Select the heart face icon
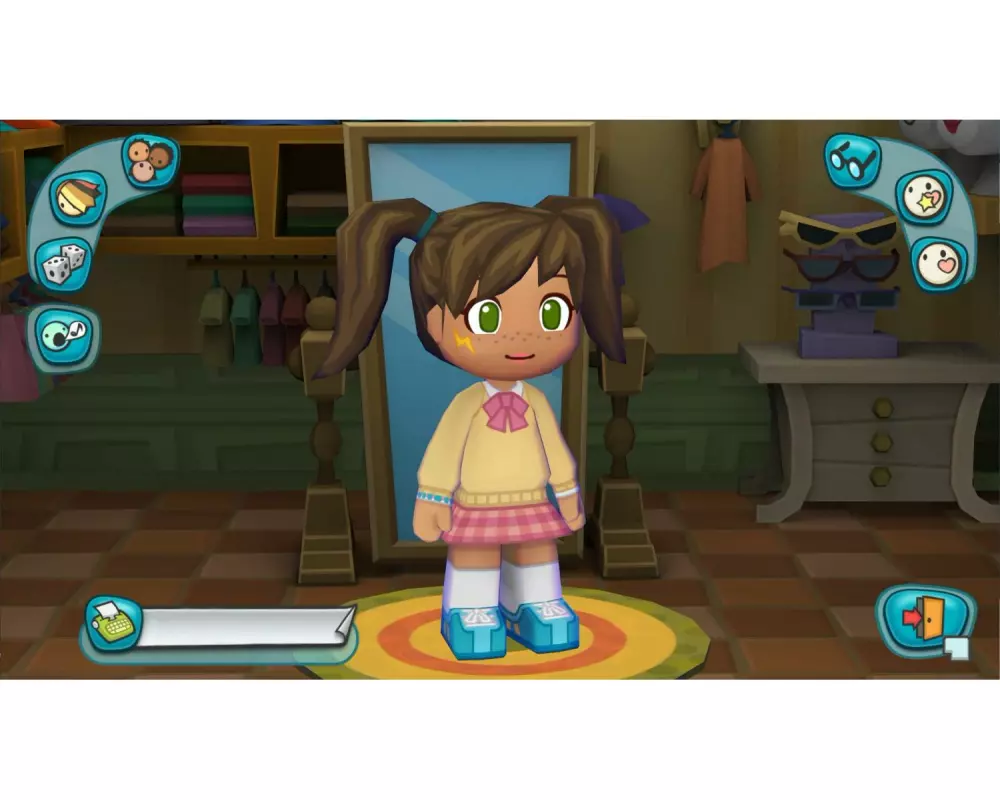This screenshot has height=800, width=1000. pyautogui.click(x=939, y=262)
